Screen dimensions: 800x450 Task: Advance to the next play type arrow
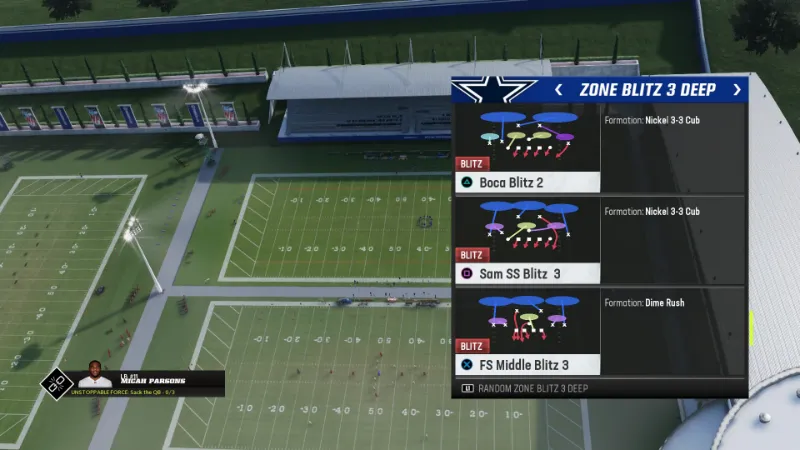tap(737, 90)
